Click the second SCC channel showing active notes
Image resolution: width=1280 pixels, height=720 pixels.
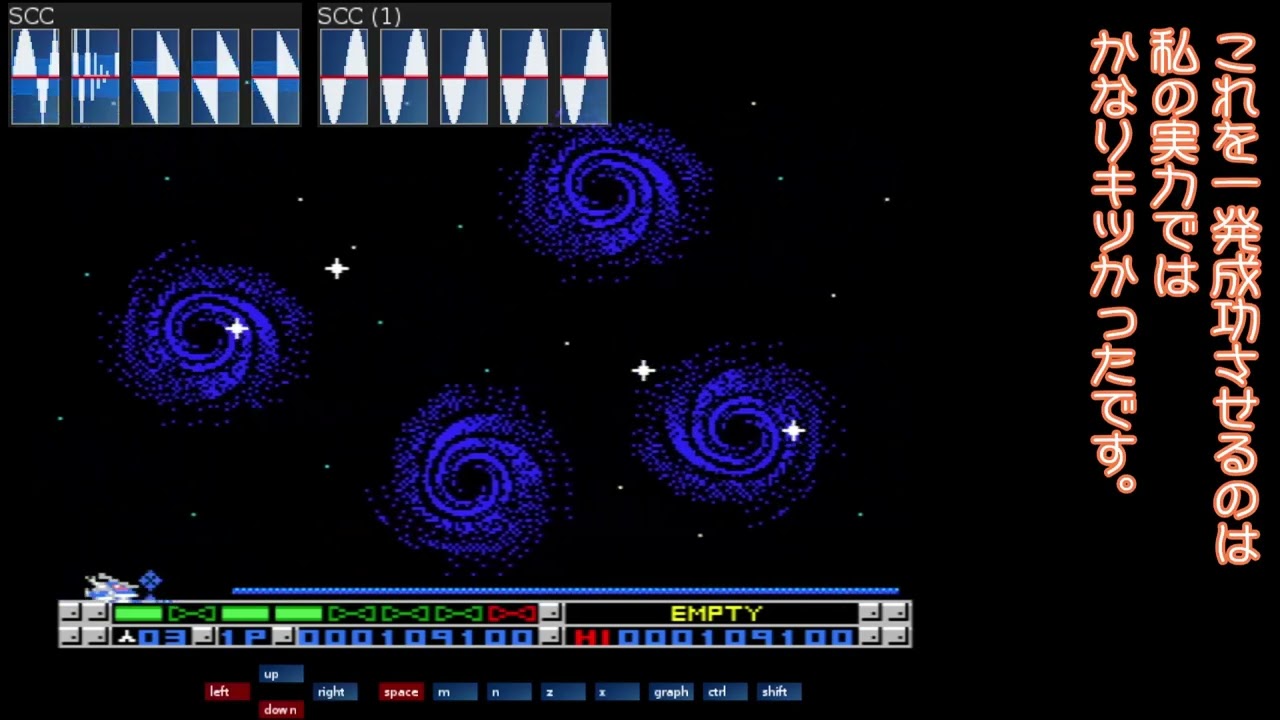coord(95,77)
